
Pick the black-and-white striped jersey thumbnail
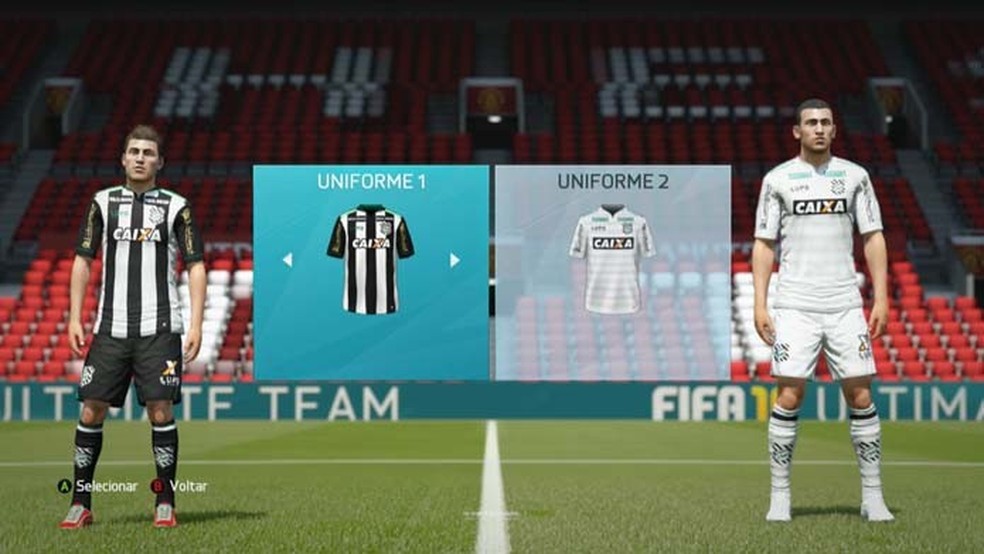click(370, 260)
